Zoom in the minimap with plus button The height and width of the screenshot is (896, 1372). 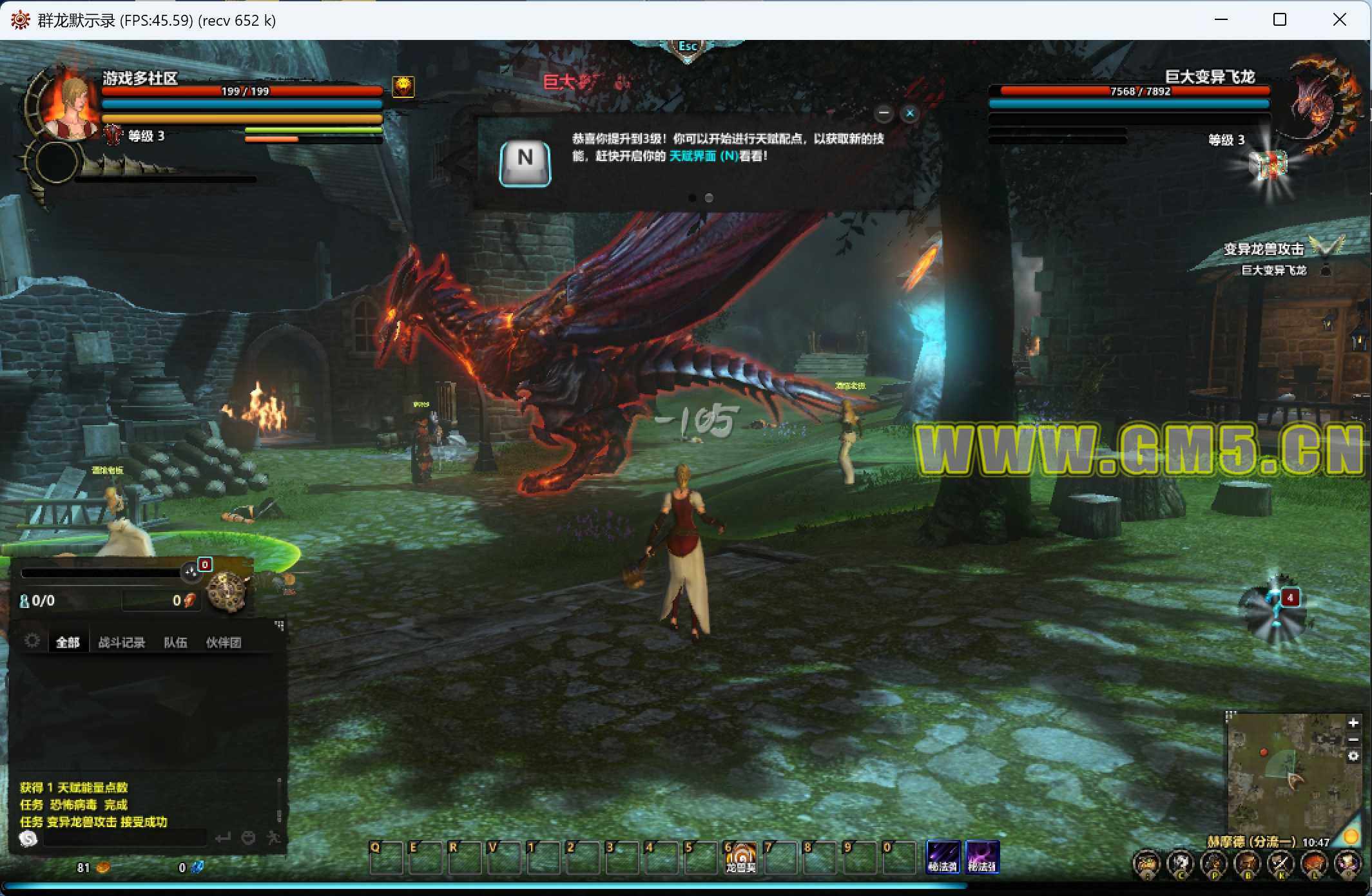tap(1353, 723)
